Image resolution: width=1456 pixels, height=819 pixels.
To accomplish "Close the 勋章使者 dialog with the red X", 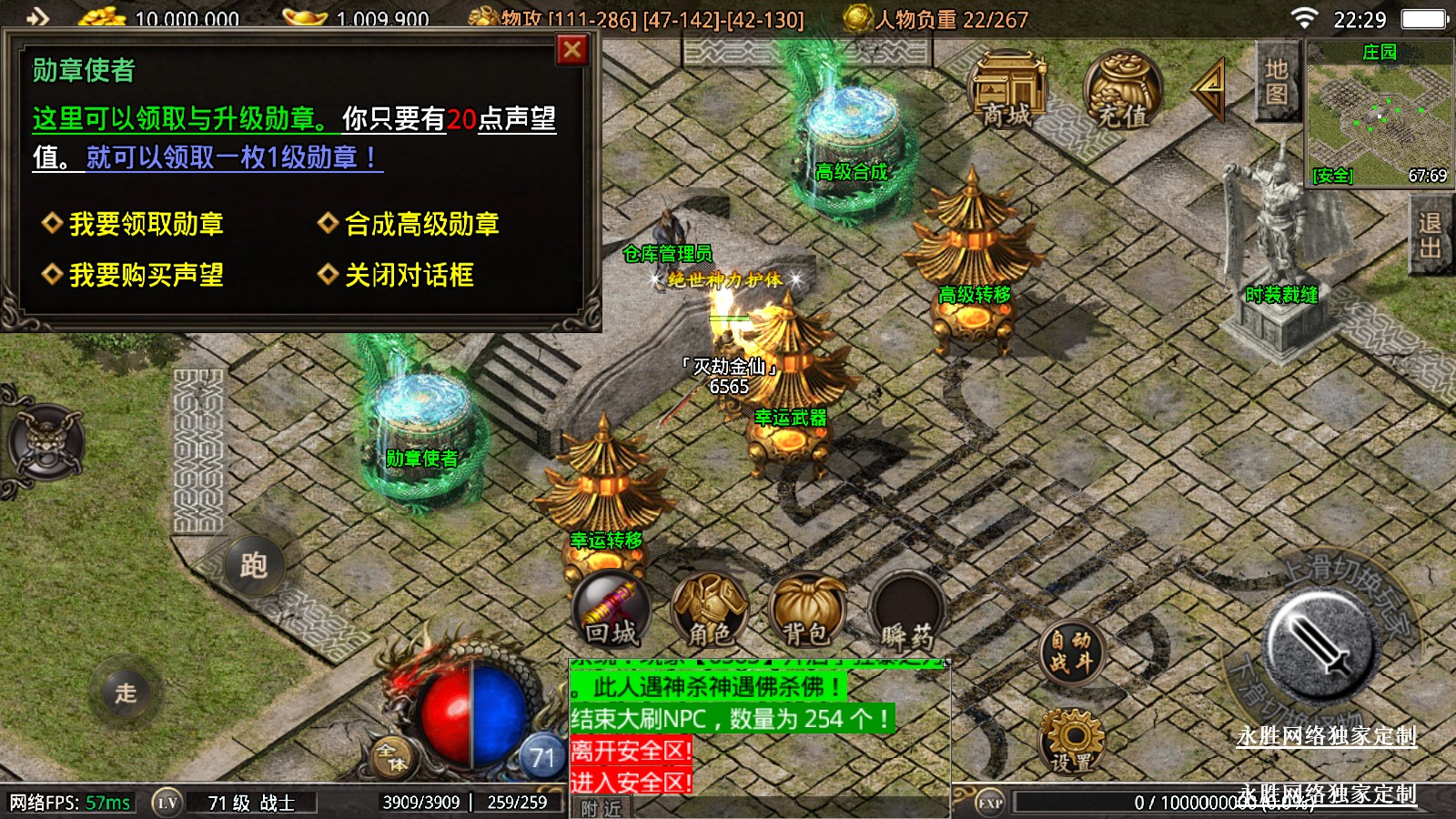I will 571,50.
